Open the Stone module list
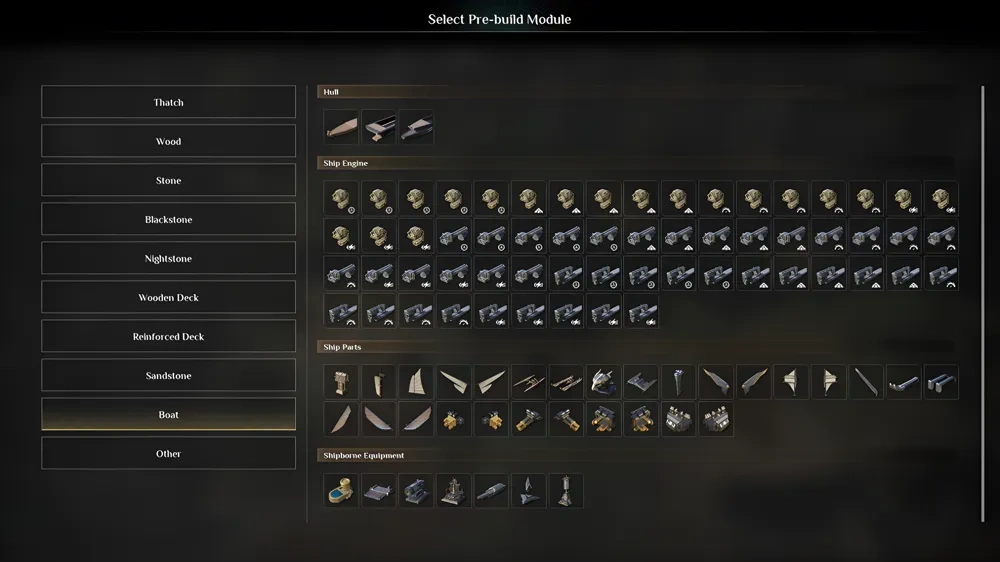 click(x=168, y=180)
